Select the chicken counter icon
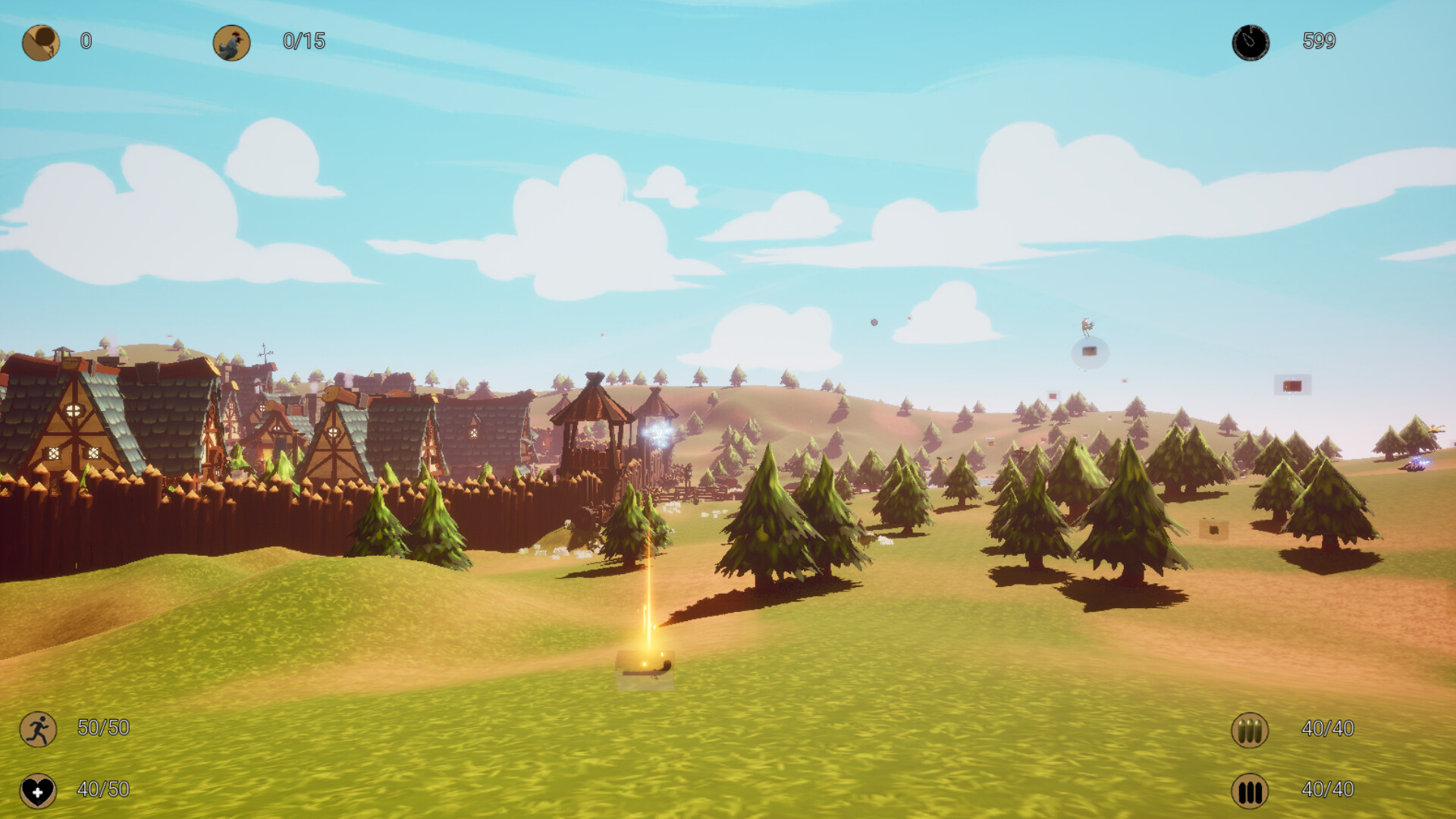 tap(232, 42)
